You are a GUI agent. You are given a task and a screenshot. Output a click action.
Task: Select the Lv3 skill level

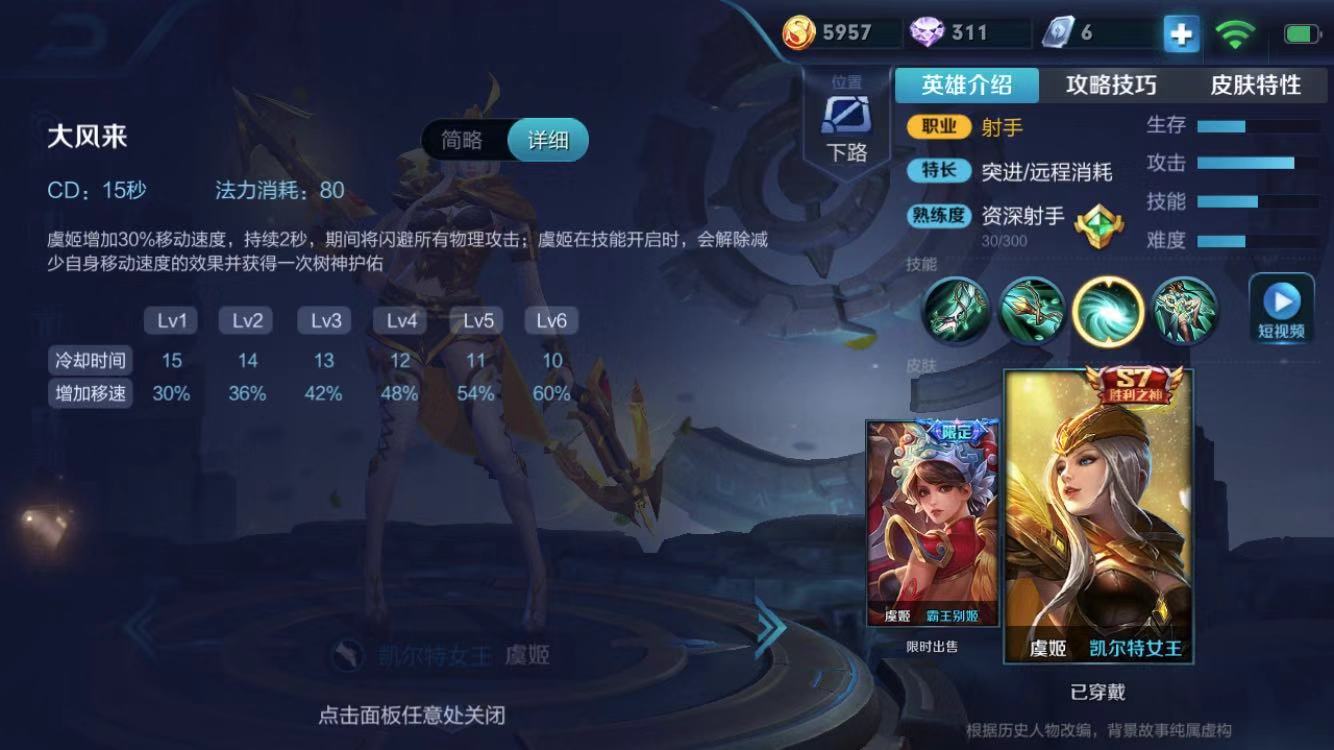click(x=322, y=320)
